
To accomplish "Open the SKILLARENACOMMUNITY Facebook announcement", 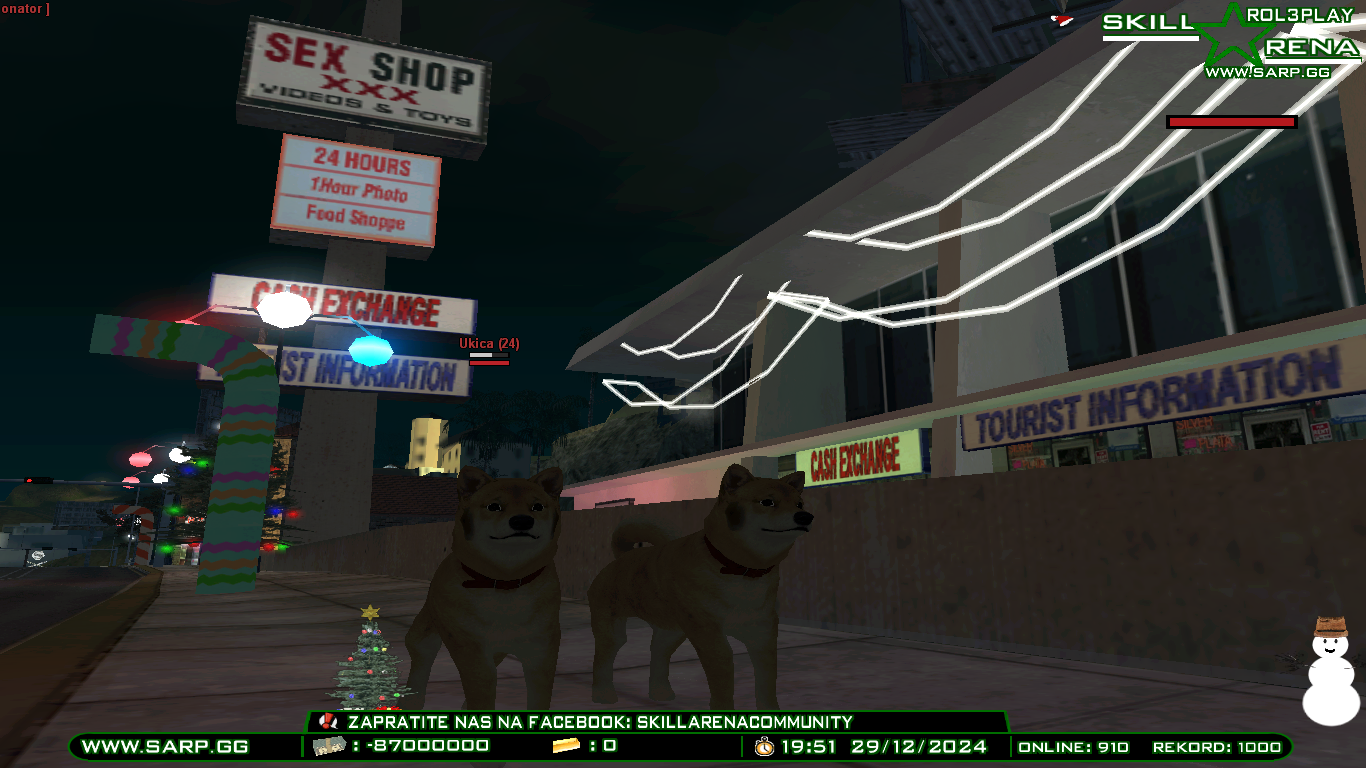I will (597, 721).
